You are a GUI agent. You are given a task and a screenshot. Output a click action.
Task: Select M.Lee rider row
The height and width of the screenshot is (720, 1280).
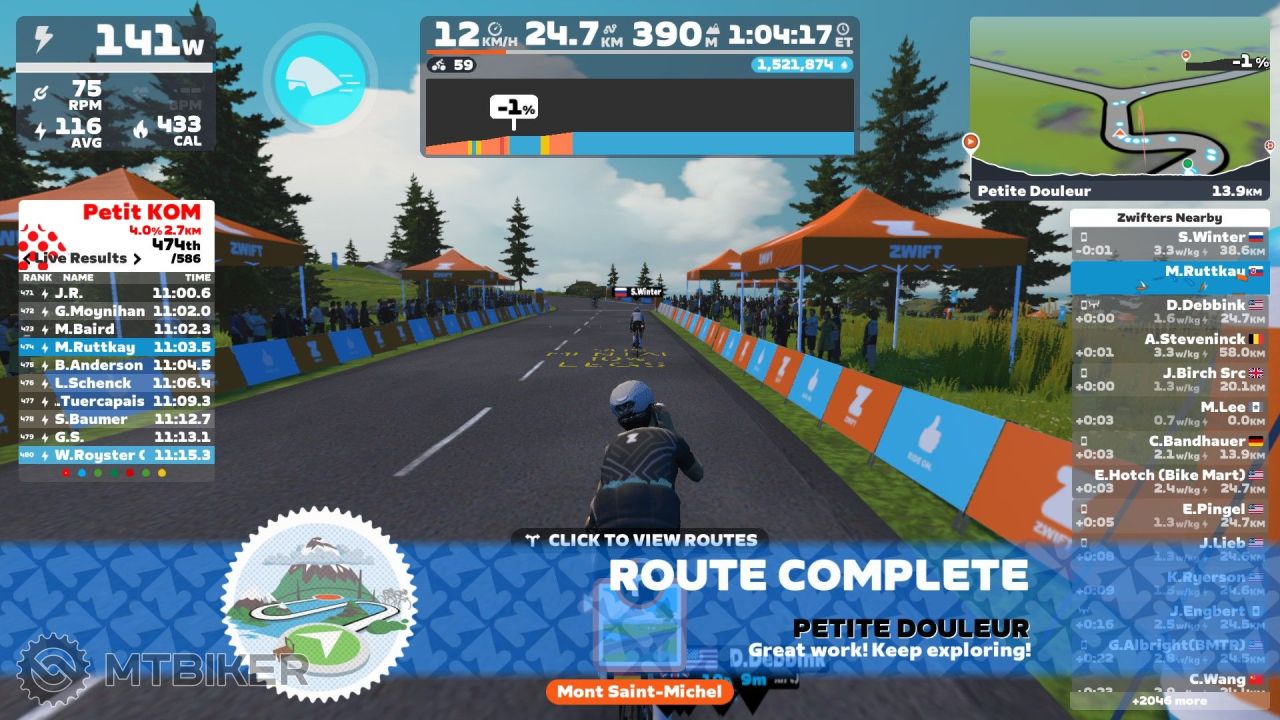[1169, 413]
